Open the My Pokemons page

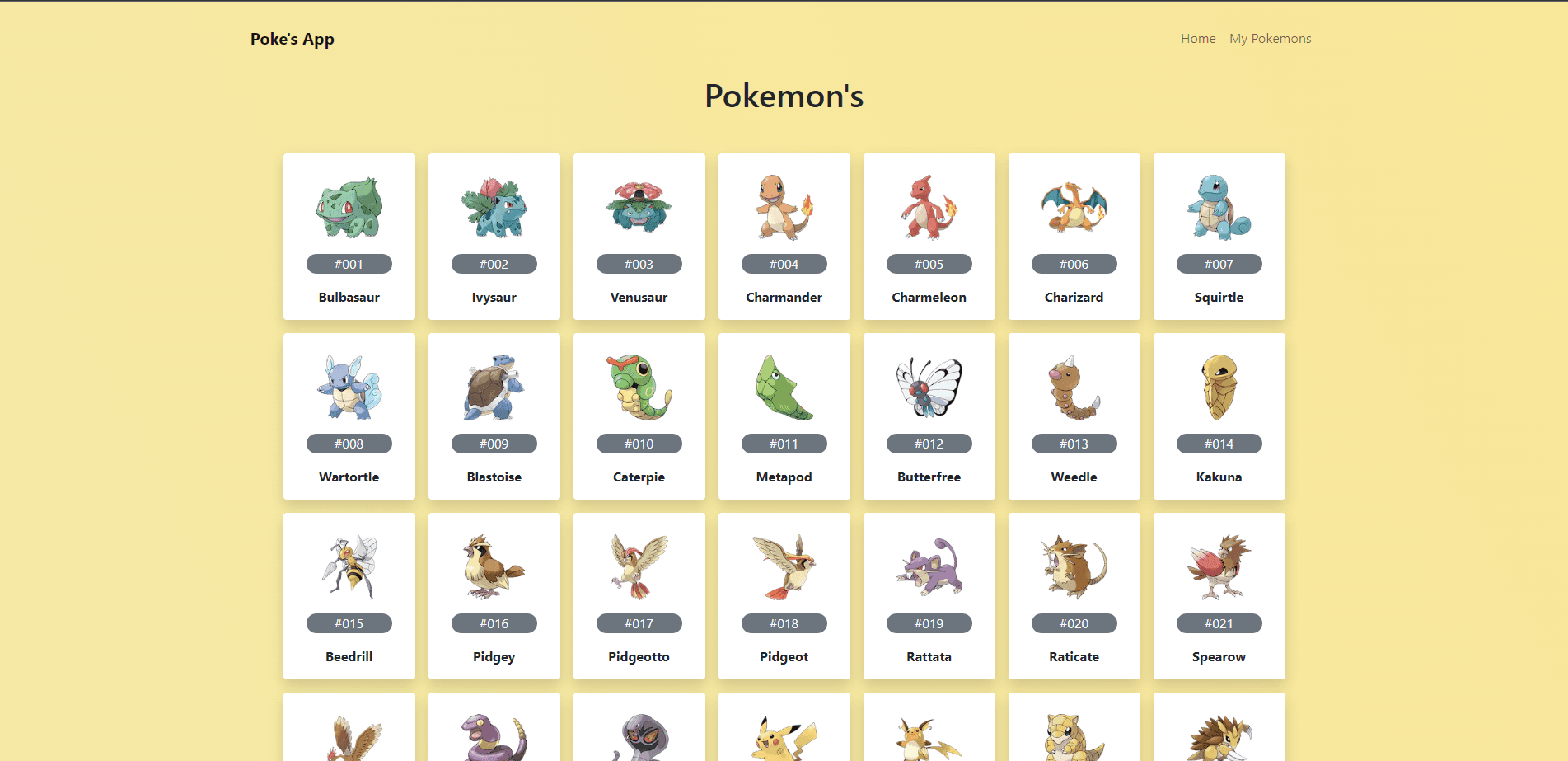point(1270,38)
